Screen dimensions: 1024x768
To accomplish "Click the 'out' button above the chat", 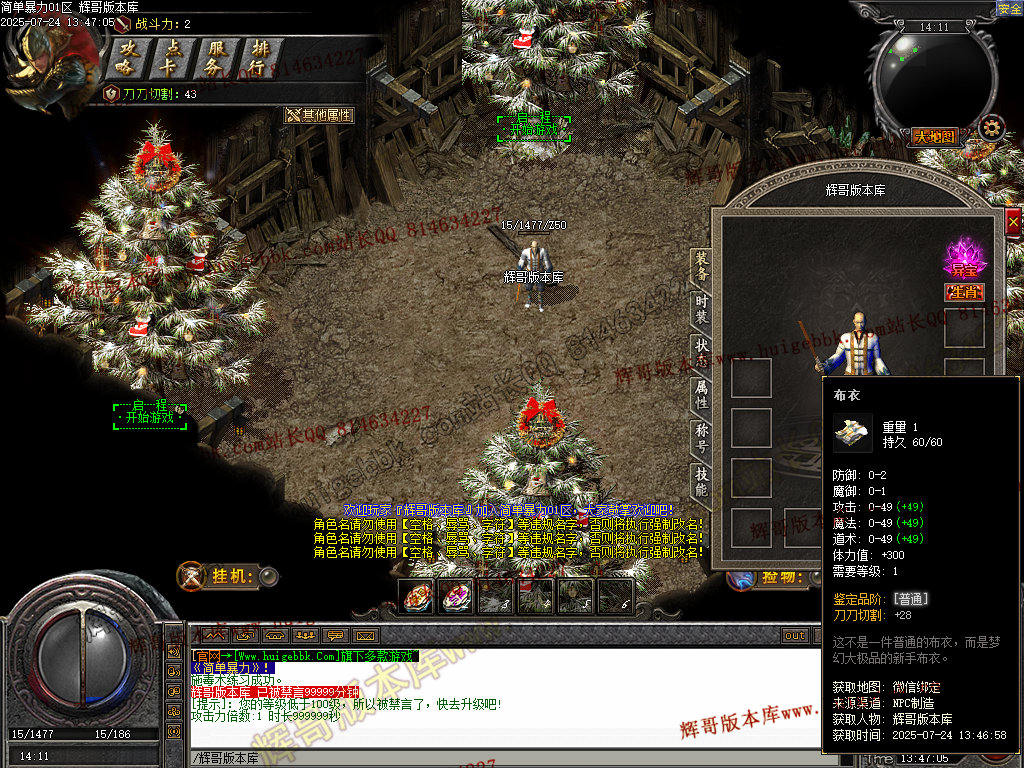I will (x=794, y=635).
